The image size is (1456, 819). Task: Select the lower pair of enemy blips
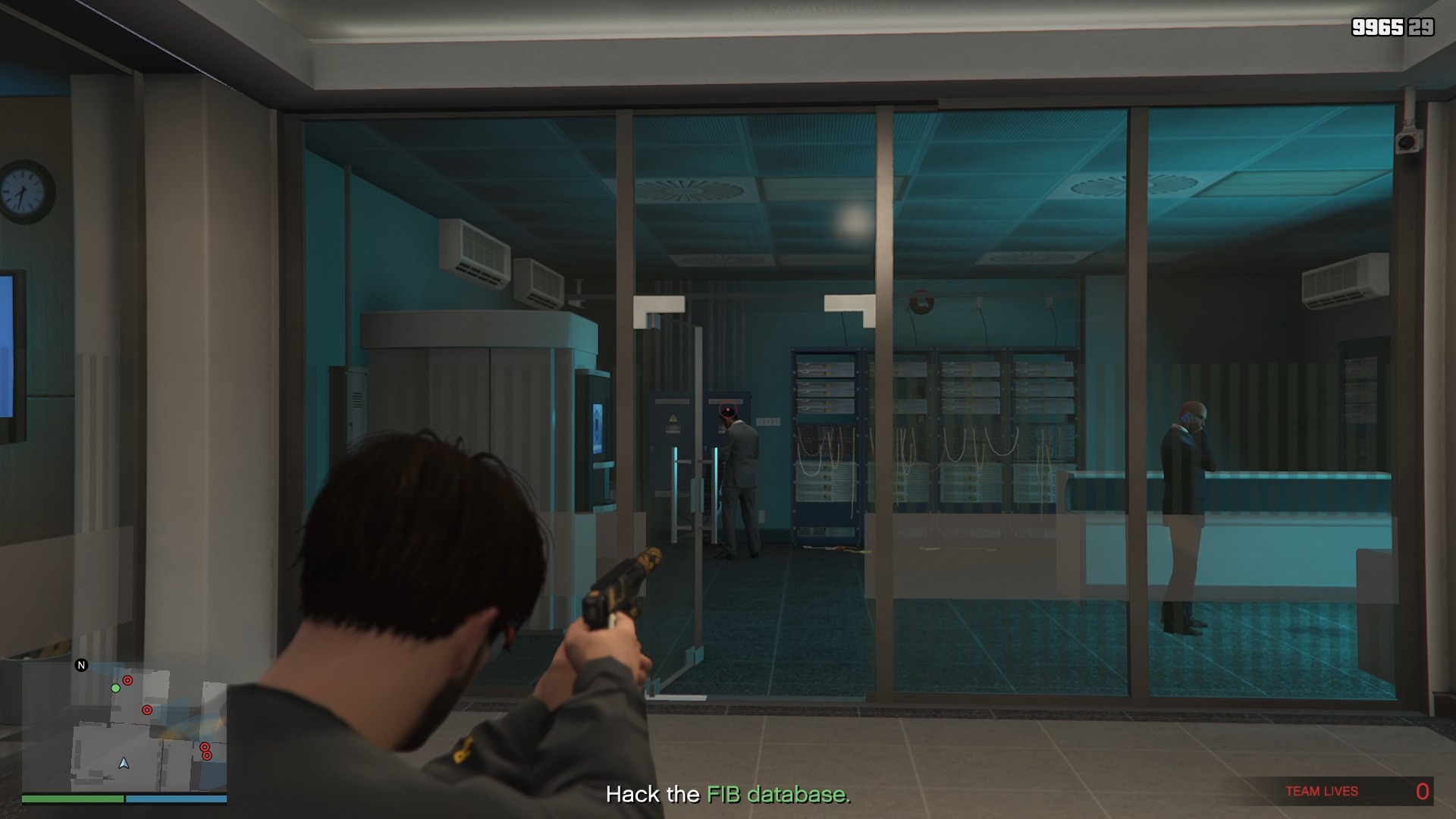(206, 752)
